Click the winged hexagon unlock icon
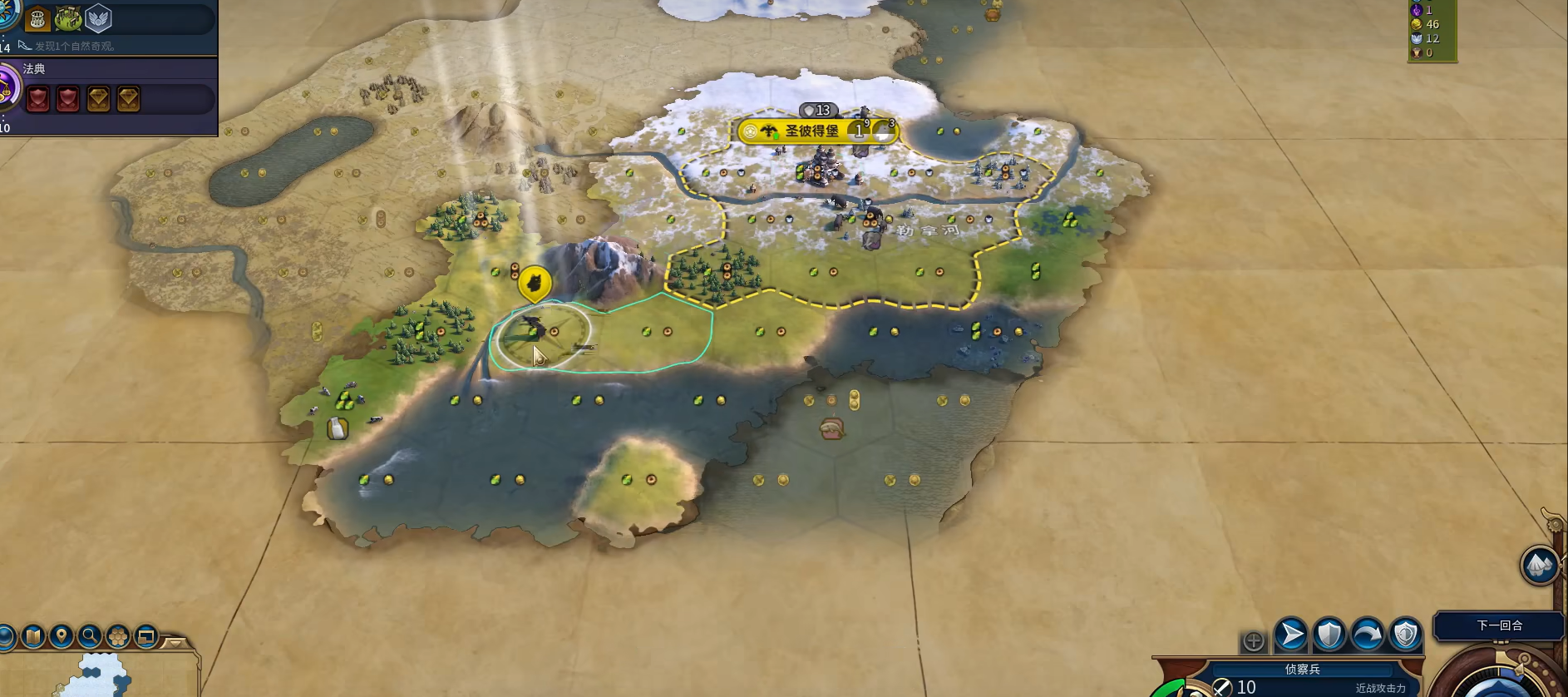This screenshot has height=697, width=1568. (x=98, y=18)
